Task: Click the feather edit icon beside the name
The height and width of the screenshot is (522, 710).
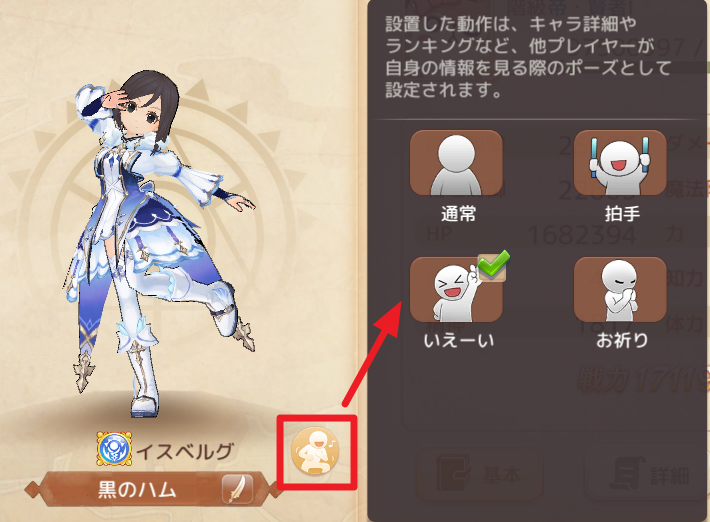Action: point(237,490)
